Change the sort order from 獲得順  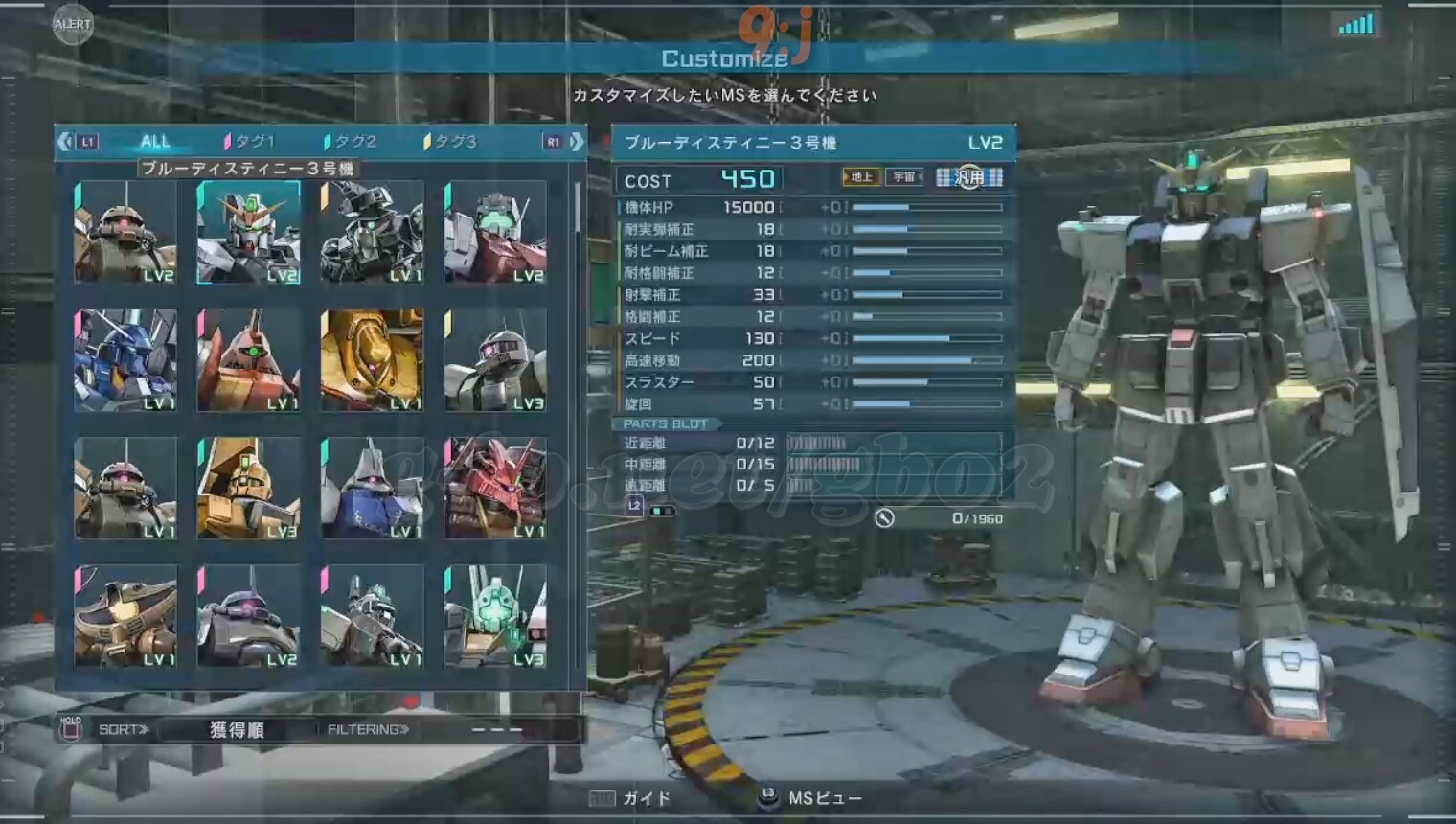click(237, 730)
